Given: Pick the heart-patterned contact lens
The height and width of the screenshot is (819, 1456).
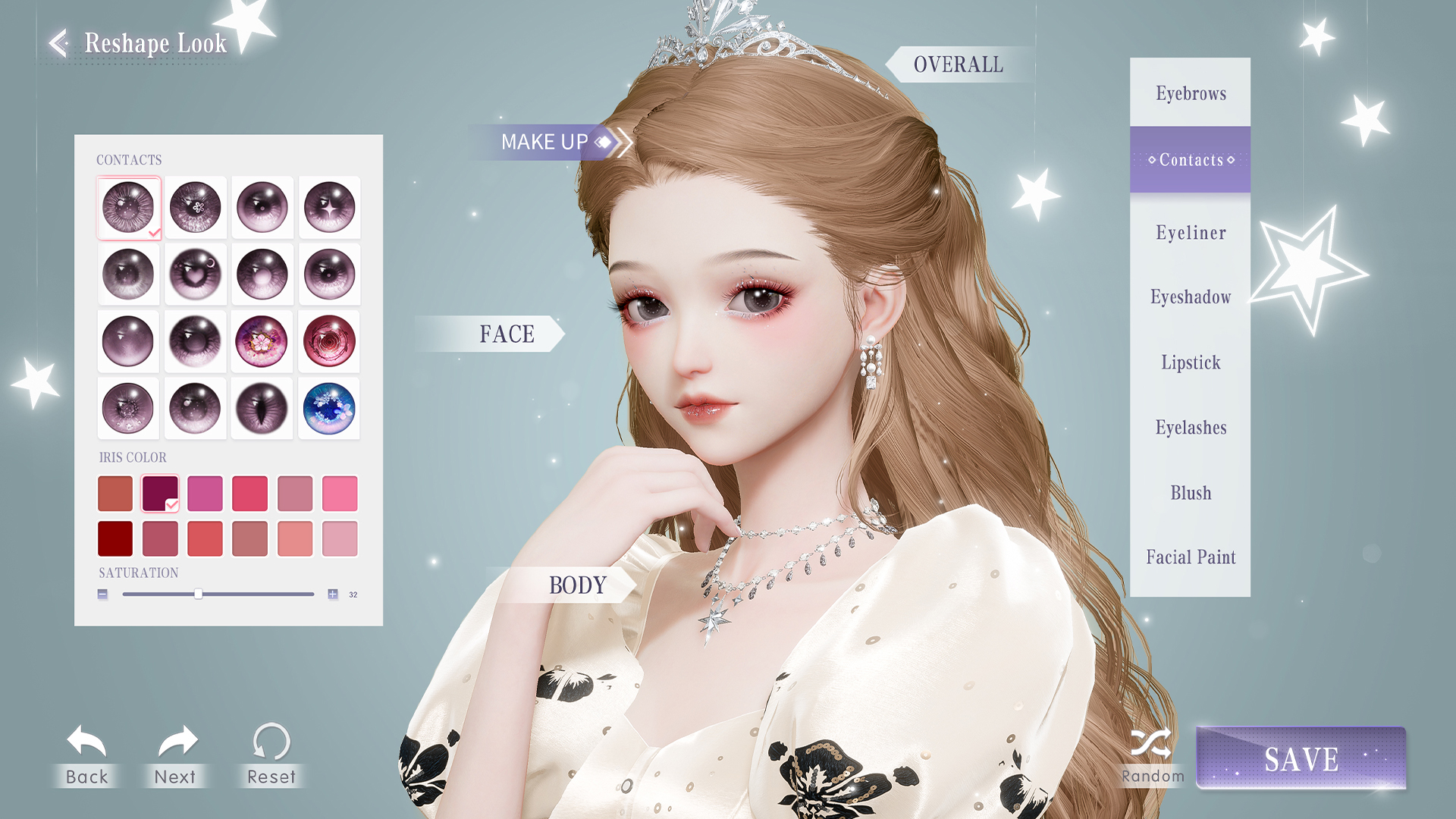Looking at the screenshot, I should tap(195, 274).
